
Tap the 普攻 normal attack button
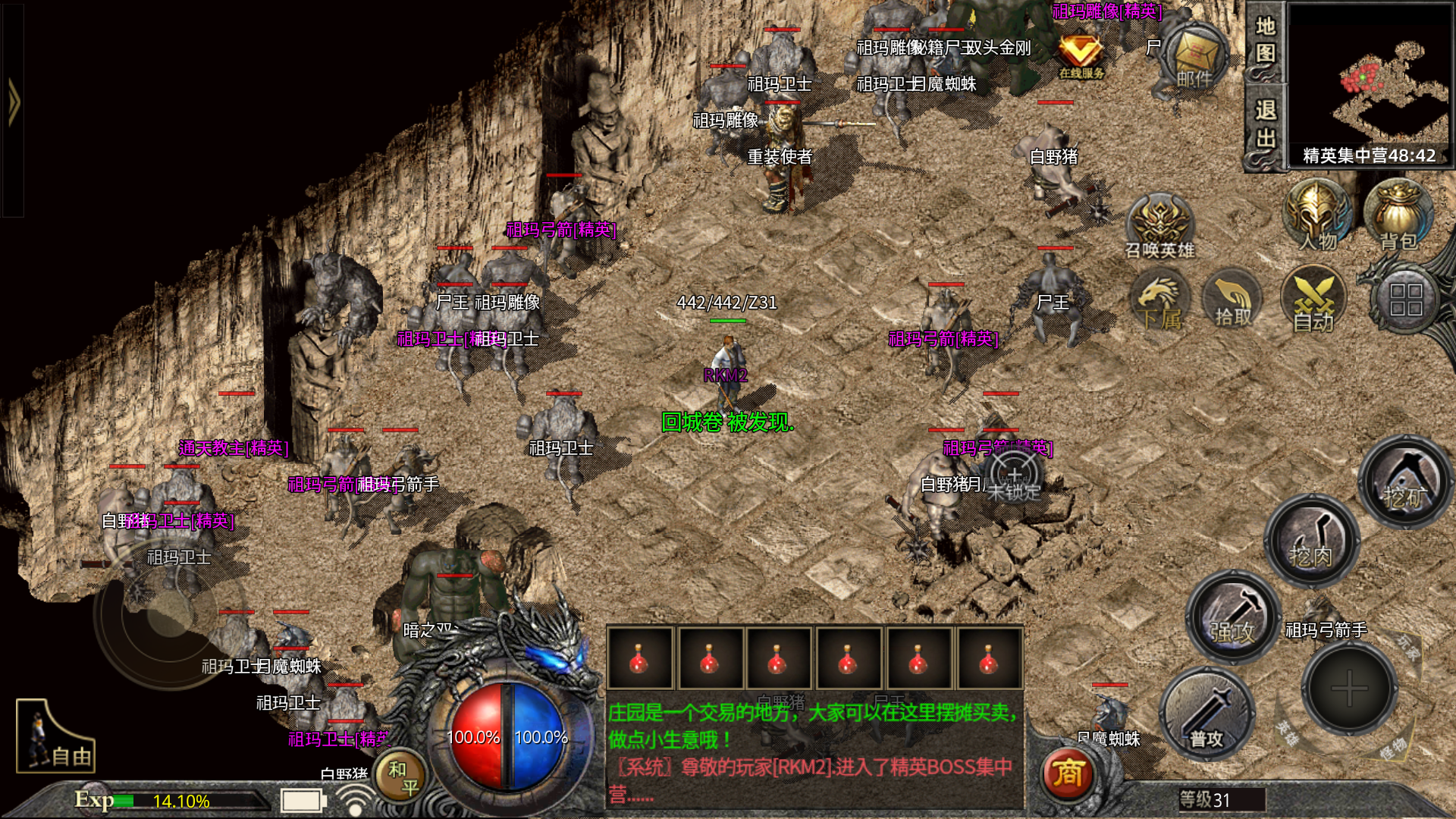coord(1207,715)
